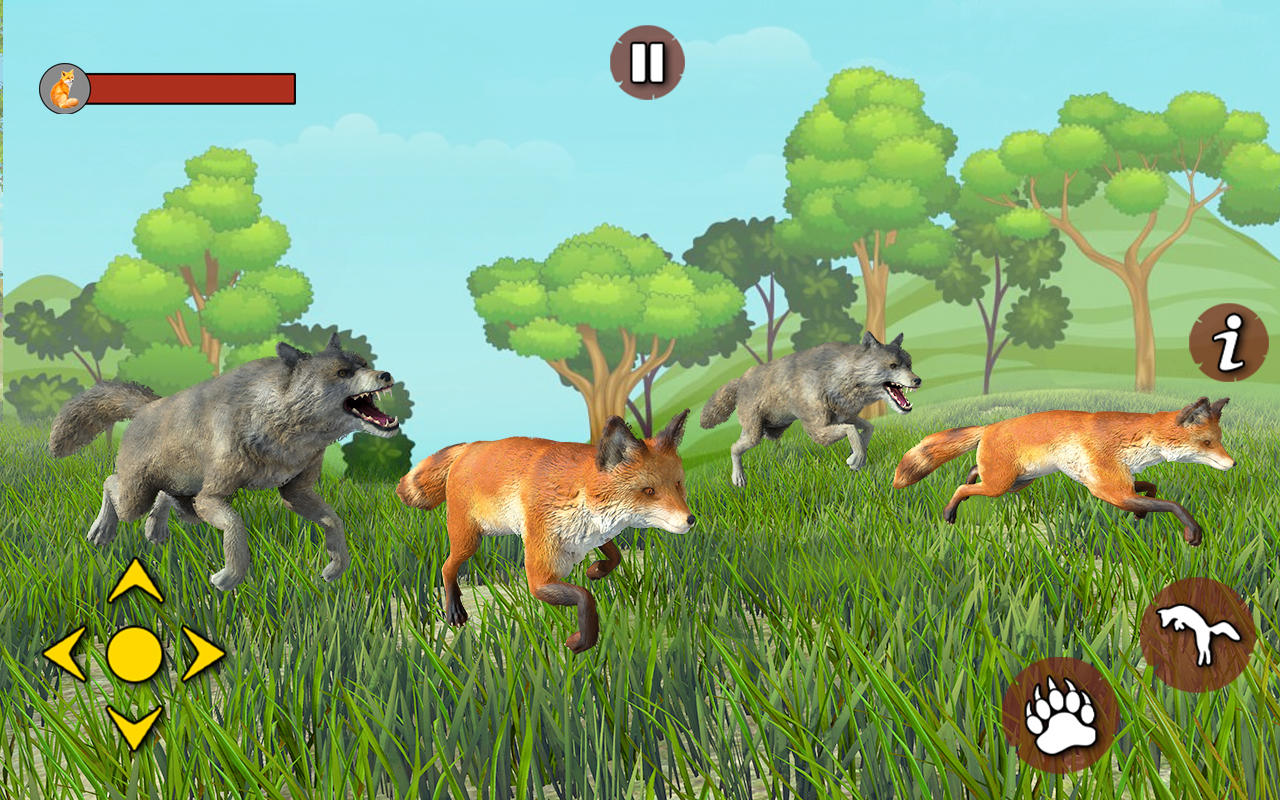Viewport: 1280px width, 800px height.
Task: Tap the fox icon next to the health bar
Action: (64, 87)
